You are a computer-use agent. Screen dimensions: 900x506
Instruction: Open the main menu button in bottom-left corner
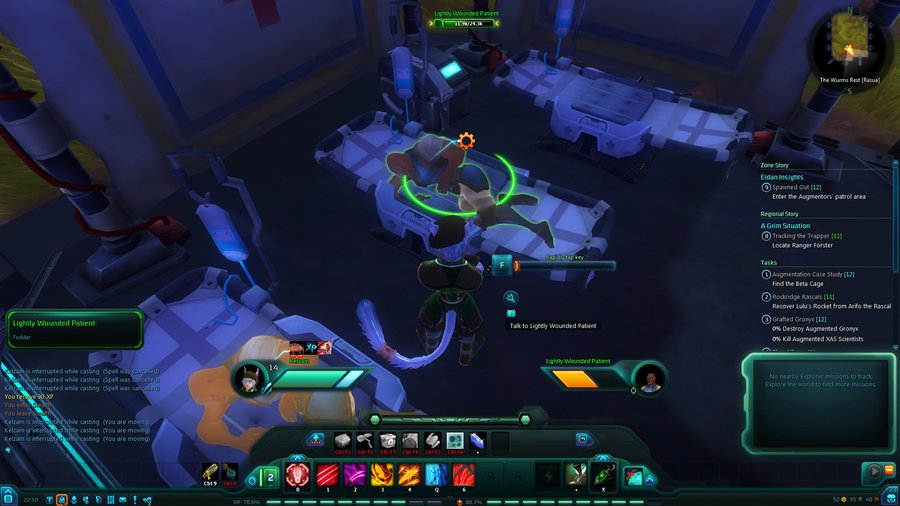8,497
